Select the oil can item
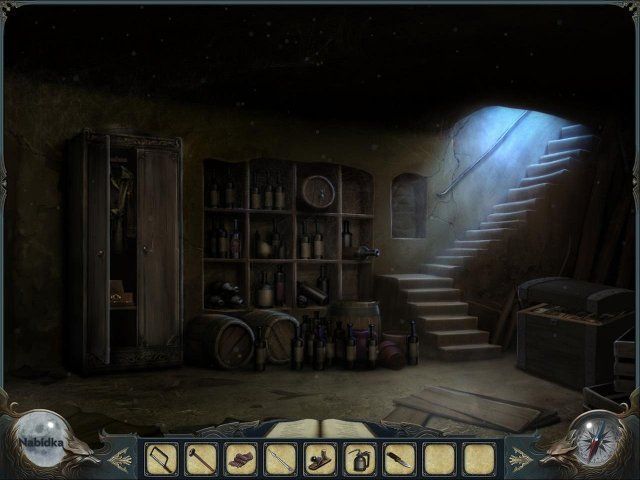Viewport: 640px width, 480px height. click(360, 459)
